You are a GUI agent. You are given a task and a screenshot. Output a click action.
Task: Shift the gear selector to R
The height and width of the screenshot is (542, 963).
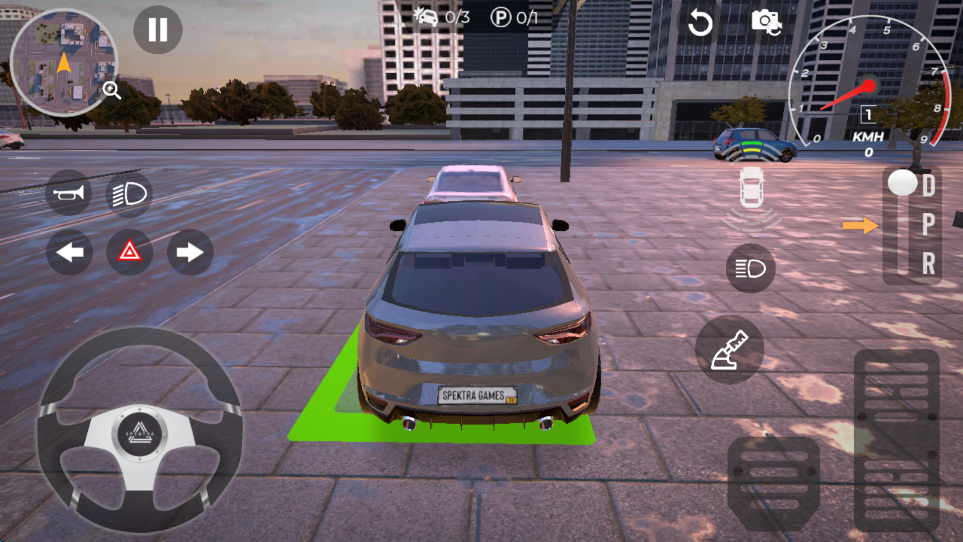click(x=929, y=263)
